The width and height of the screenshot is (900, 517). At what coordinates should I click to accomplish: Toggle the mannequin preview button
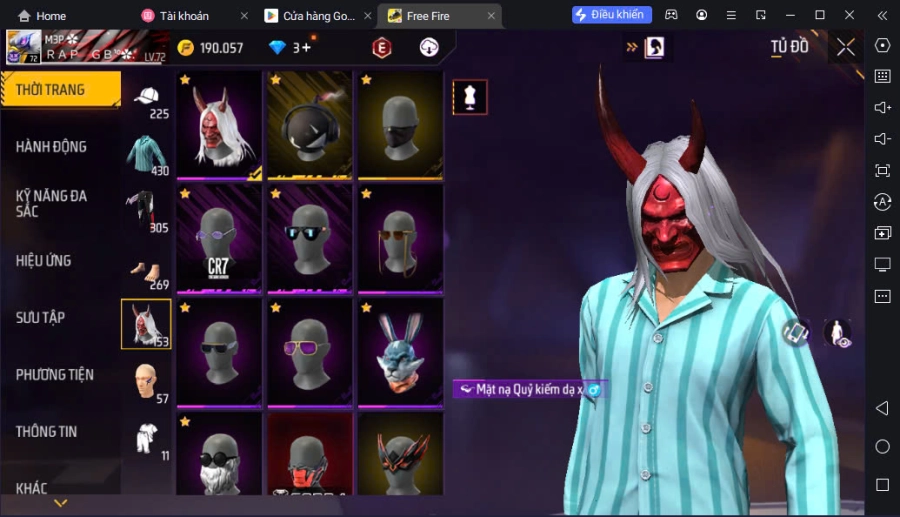(470, 97)
